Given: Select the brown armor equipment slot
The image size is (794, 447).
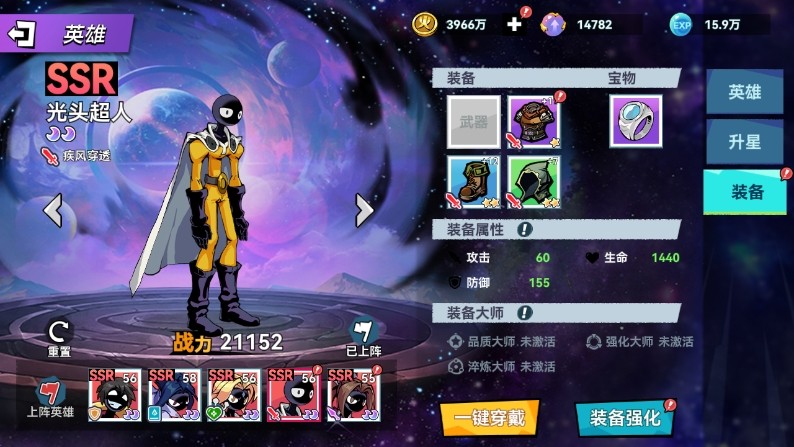Looking at the screenshot, I should coord(534,122).
